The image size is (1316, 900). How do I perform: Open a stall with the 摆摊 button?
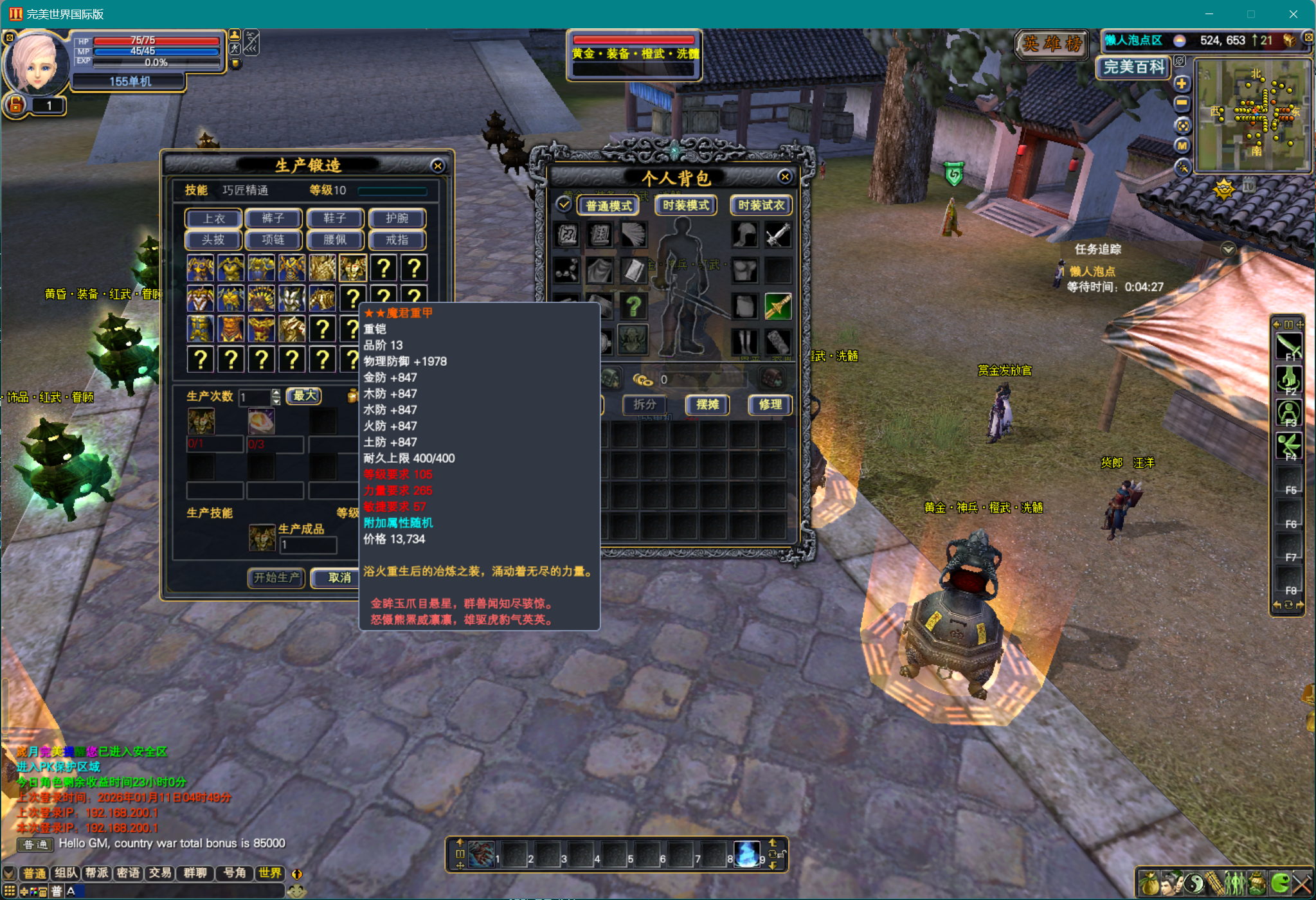707,404
